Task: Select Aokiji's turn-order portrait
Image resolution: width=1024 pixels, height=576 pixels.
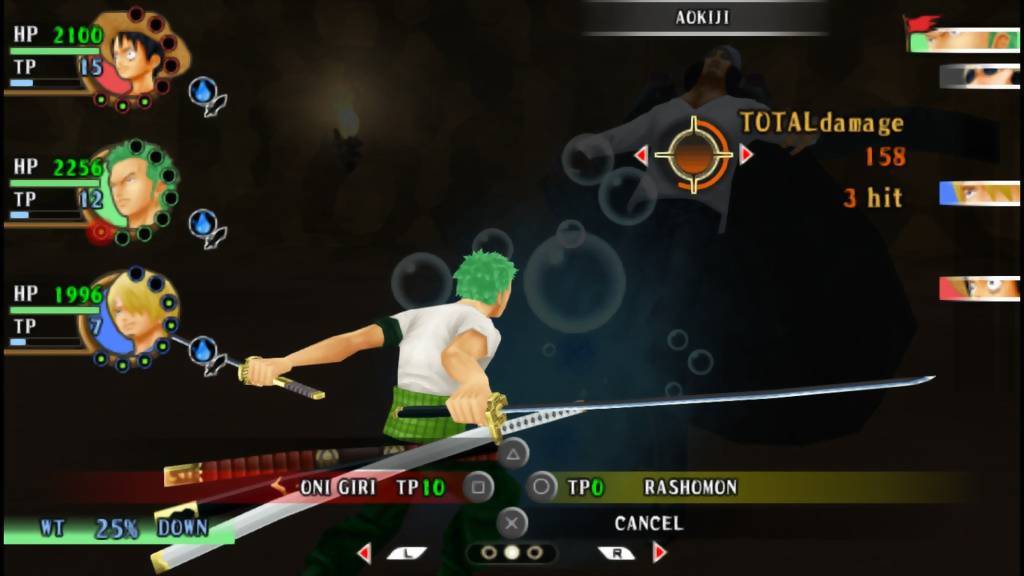Action: tap(978, 77)
